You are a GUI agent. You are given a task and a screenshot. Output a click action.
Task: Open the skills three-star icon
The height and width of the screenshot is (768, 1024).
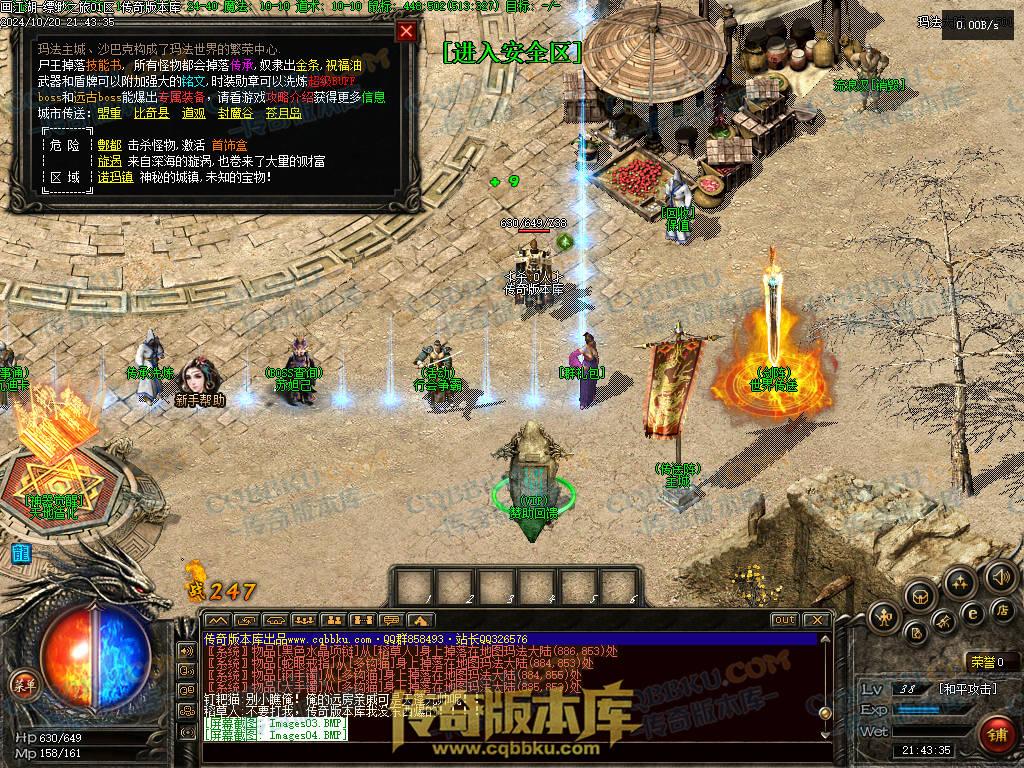tap(960, 583)
